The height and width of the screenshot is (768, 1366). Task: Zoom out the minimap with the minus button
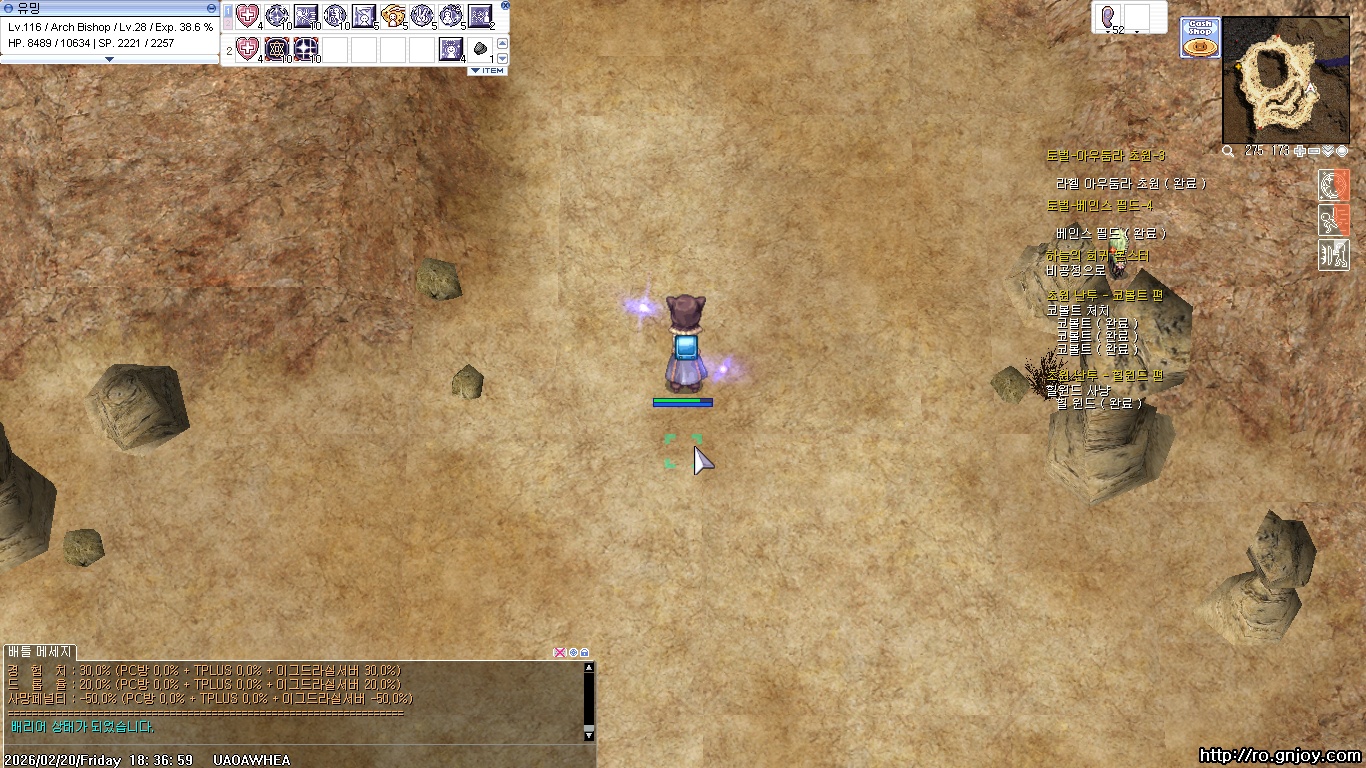coord(1314,151)
